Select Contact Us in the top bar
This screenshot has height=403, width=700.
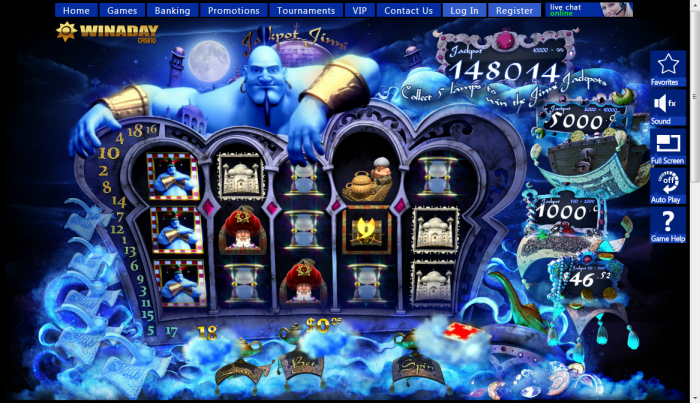coord(408,10)
